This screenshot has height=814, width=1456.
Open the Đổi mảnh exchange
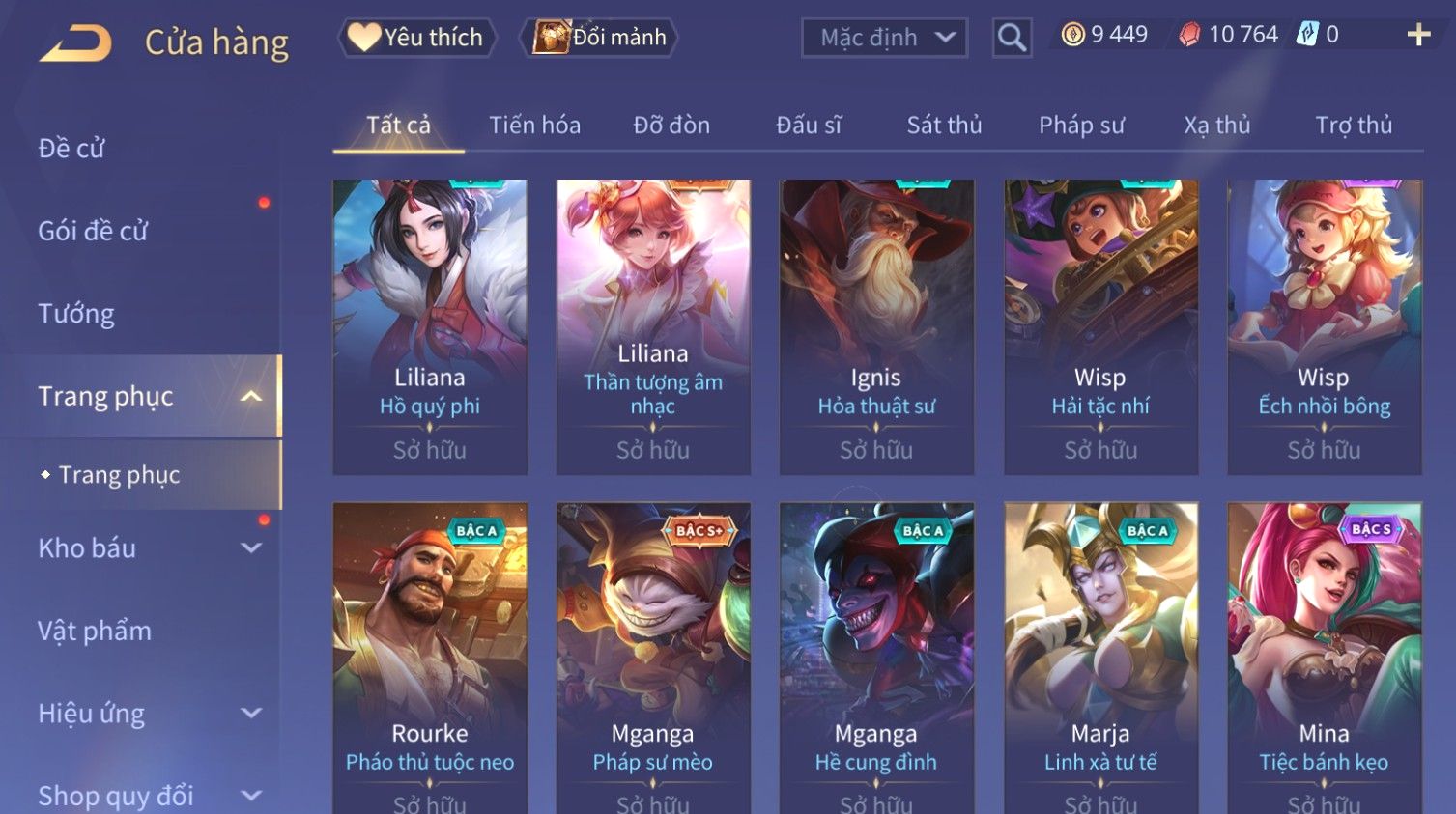pos(600,38)
